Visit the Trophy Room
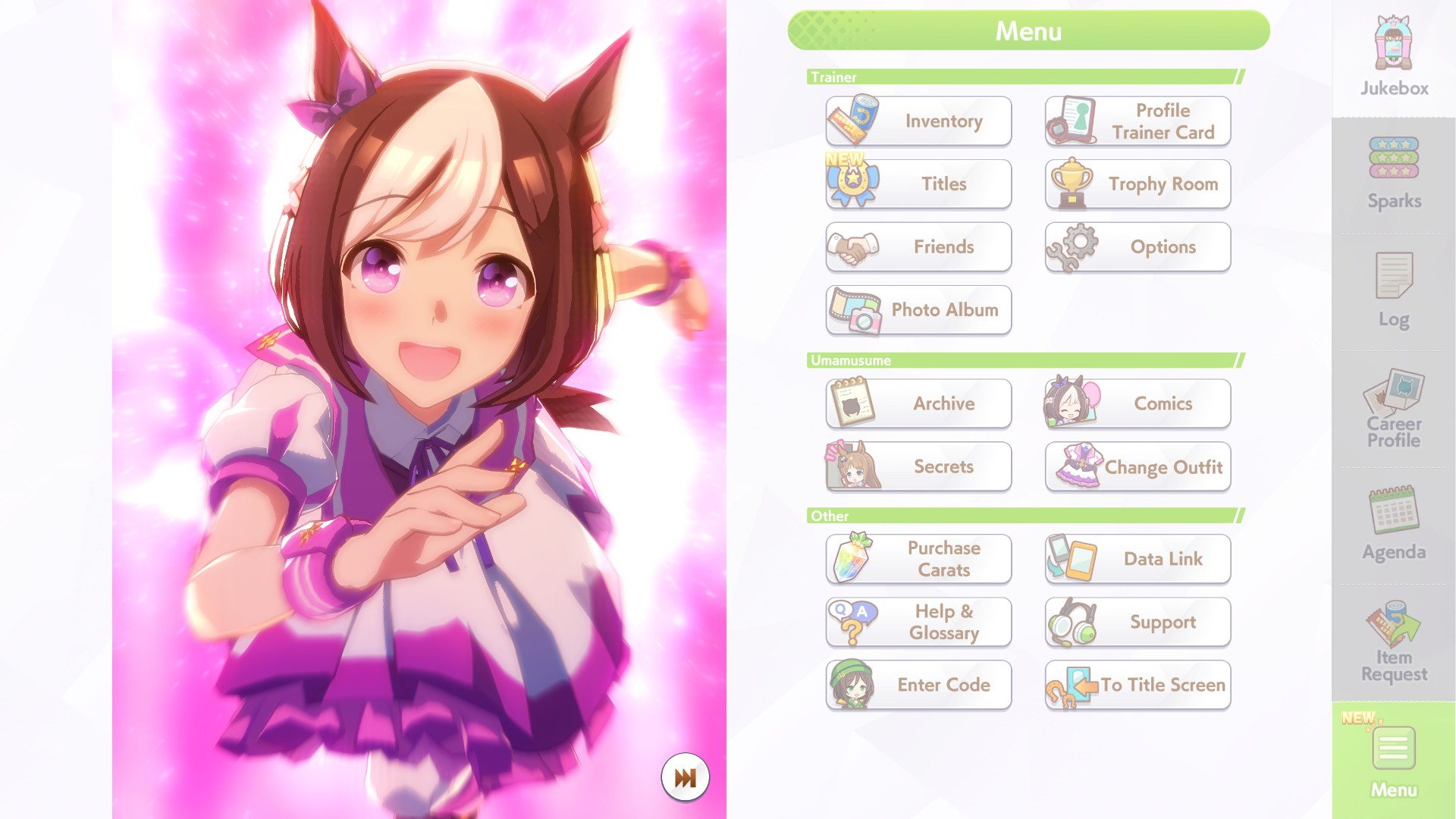The width and height of the screenshot is (1456, 819). 1137,184
